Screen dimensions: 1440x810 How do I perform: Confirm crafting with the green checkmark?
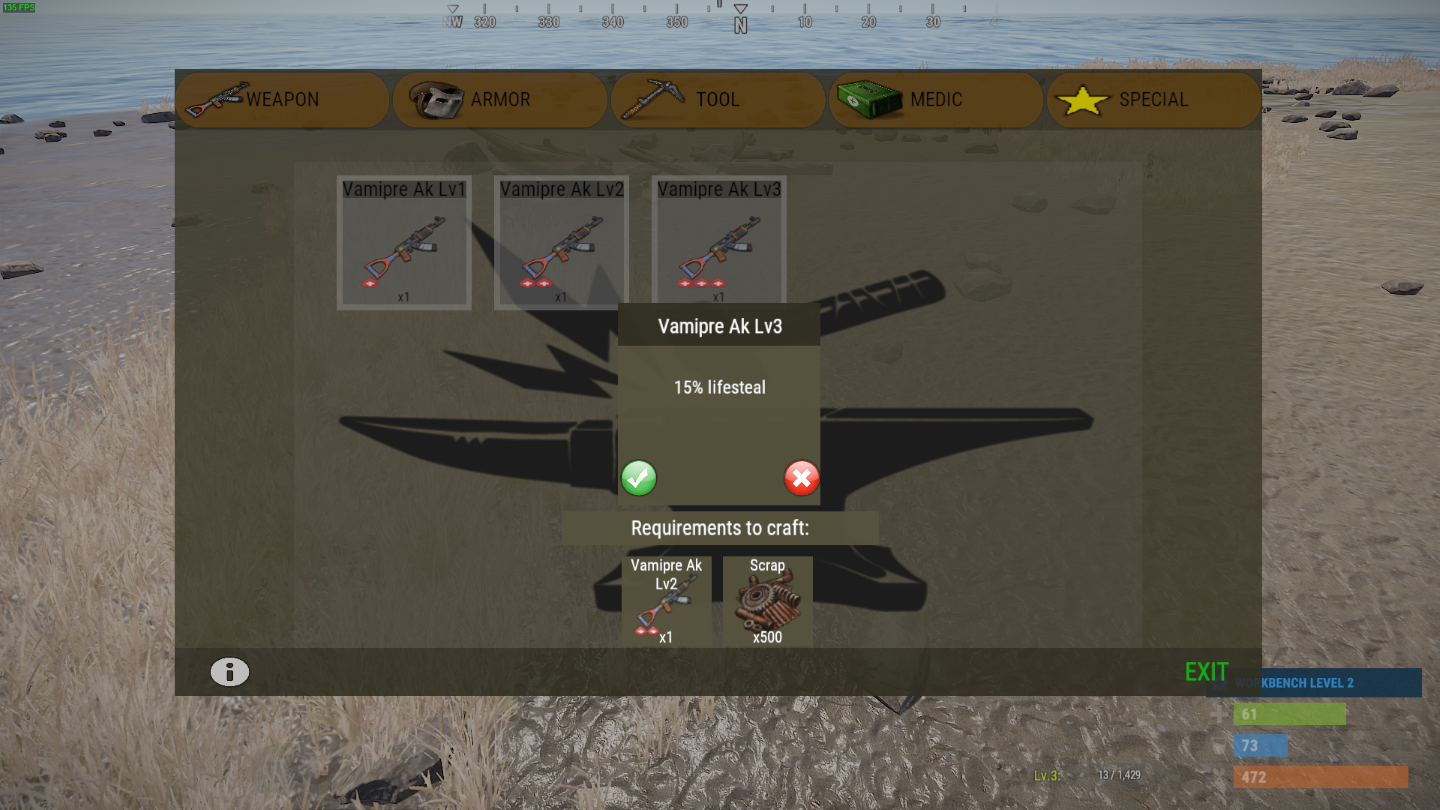coord(639,478)
